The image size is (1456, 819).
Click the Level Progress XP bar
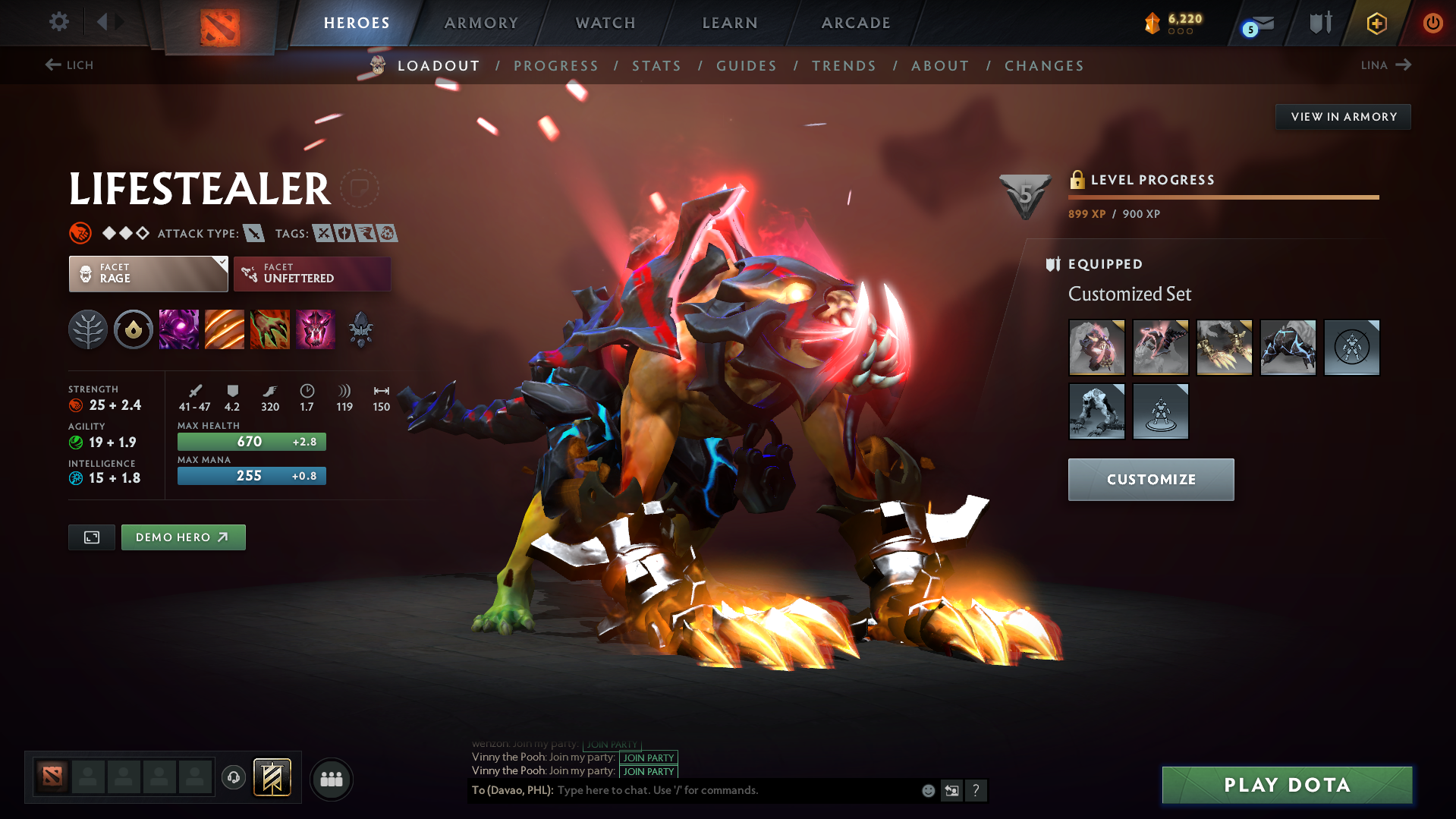[1223, 197]
